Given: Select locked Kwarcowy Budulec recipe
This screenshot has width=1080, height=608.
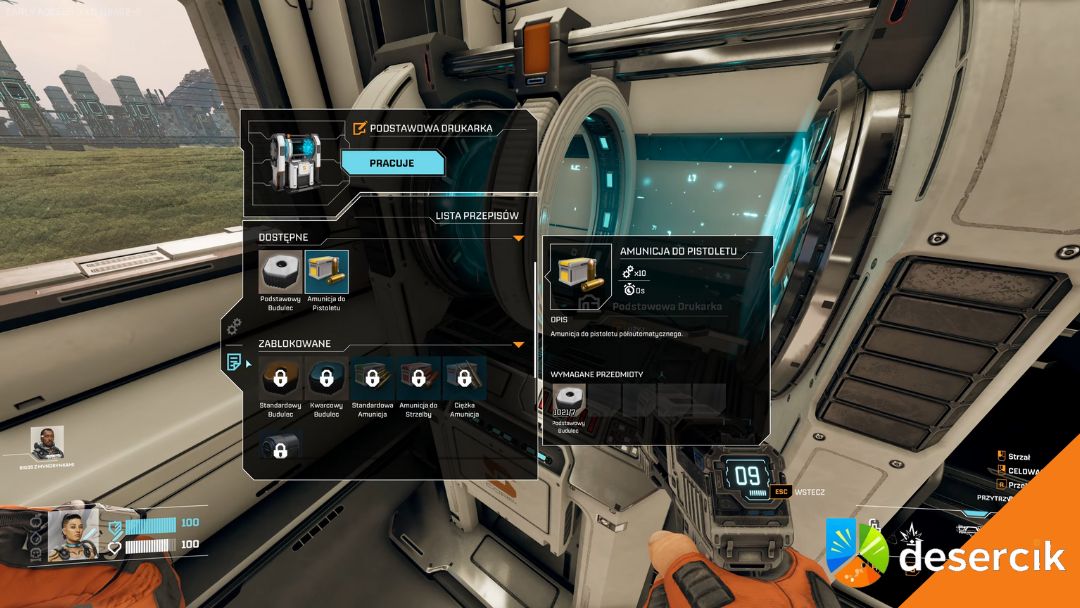Looking at the screenshot, I should pos(326,379).
